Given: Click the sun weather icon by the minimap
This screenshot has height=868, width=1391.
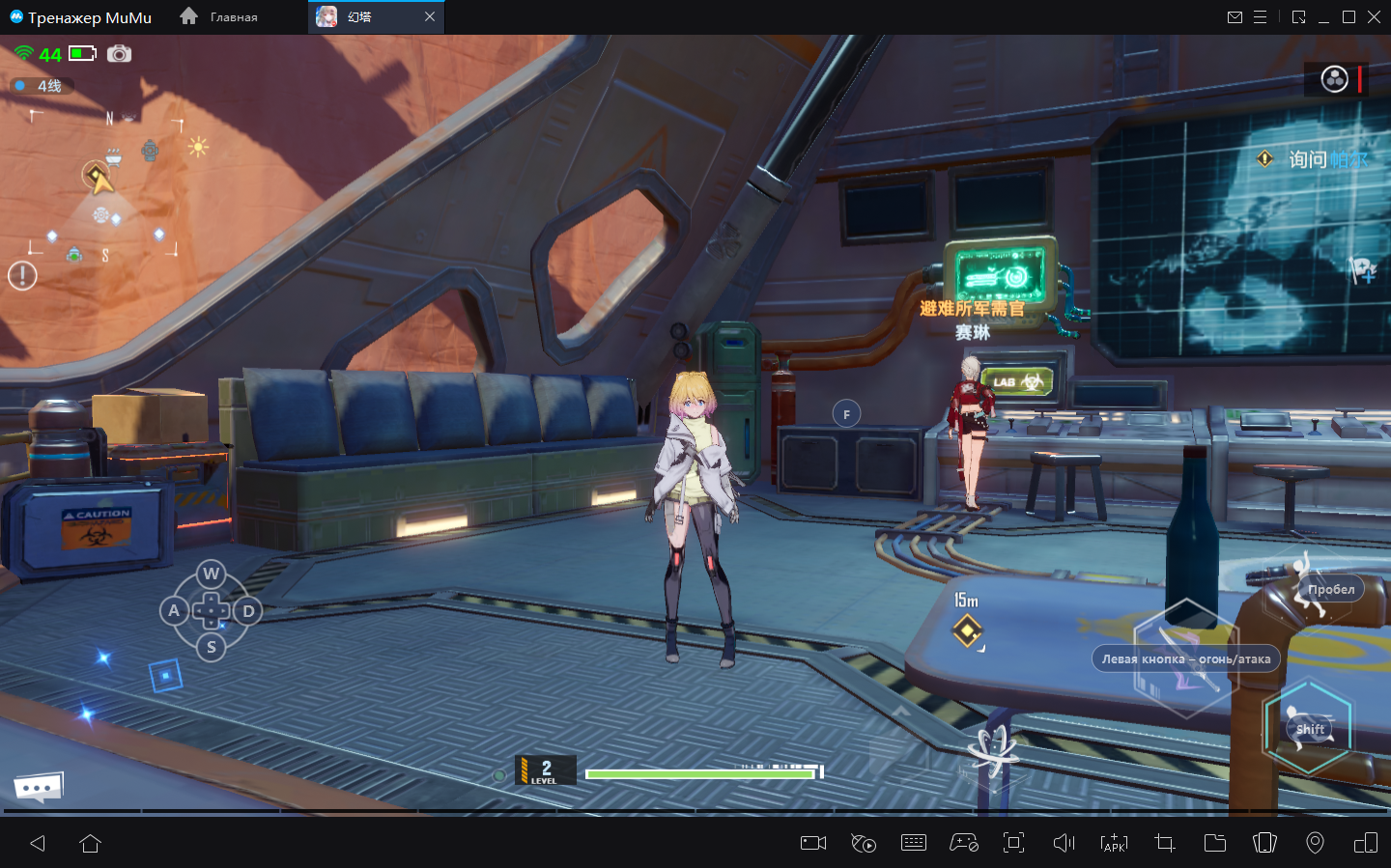Looking at the screenshot, I should [x=198, y=147].
